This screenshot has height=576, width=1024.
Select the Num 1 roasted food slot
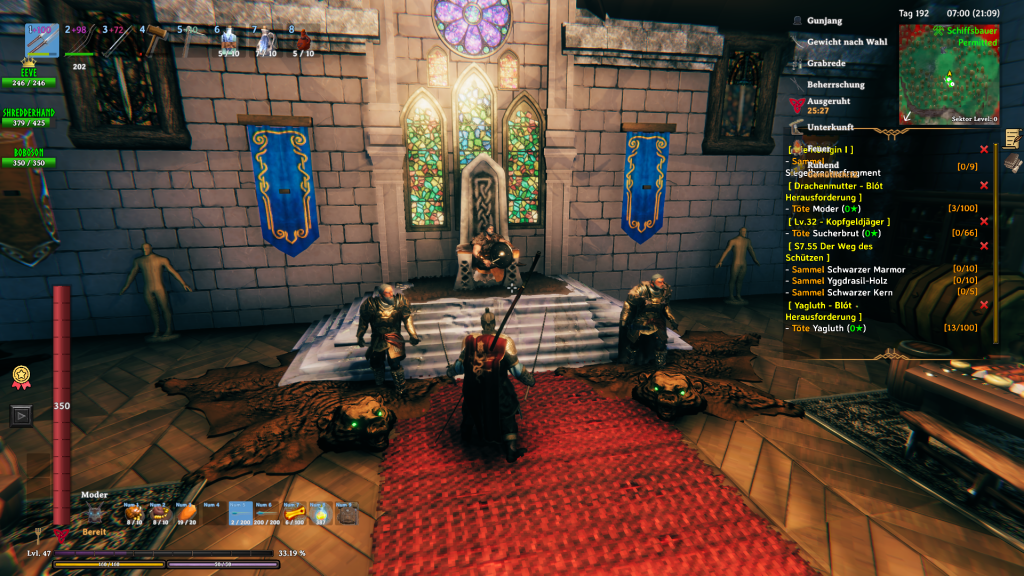tap(133, 514)
